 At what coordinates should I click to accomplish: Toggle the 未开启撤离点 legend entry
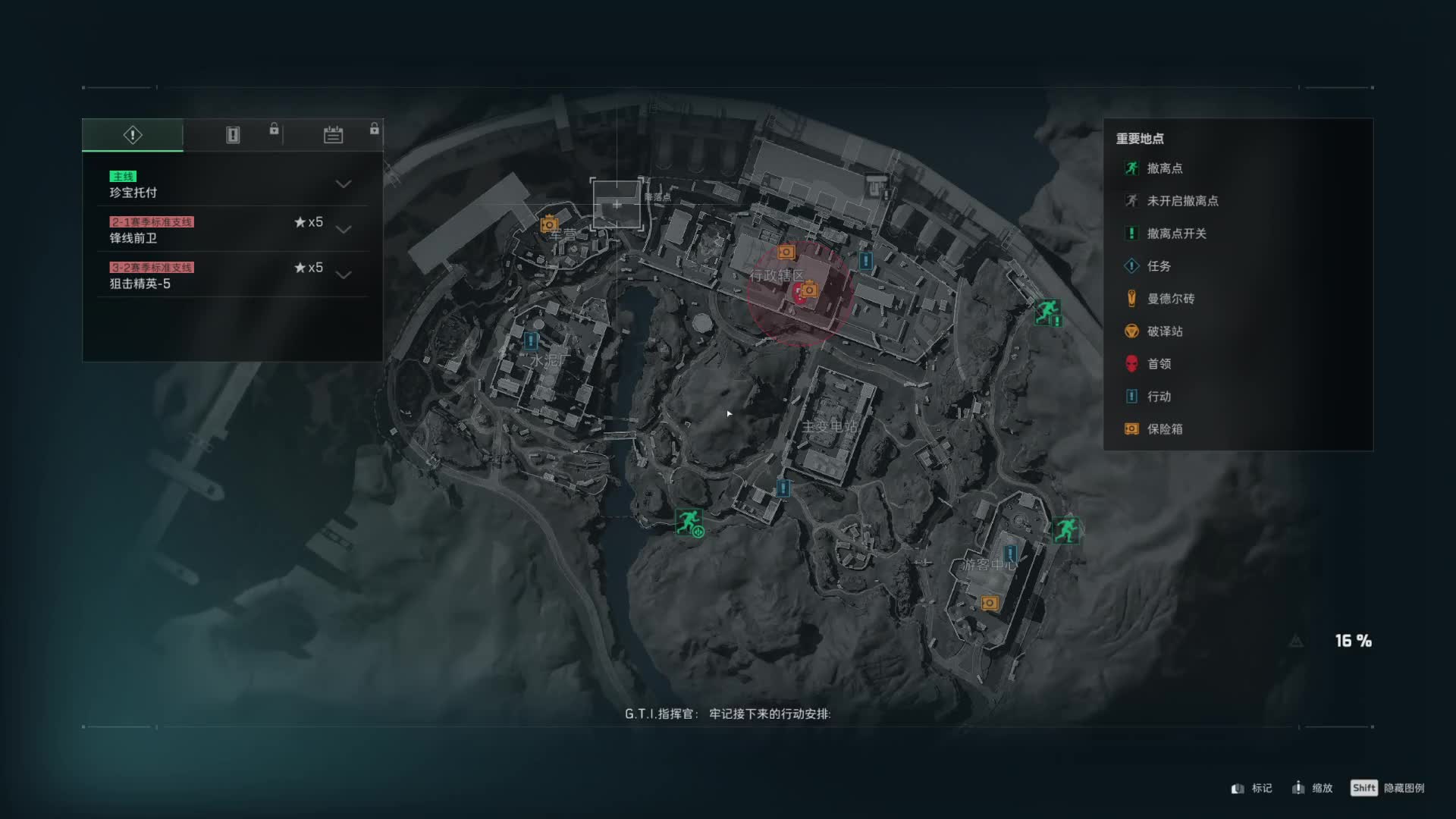(1181, 201)
